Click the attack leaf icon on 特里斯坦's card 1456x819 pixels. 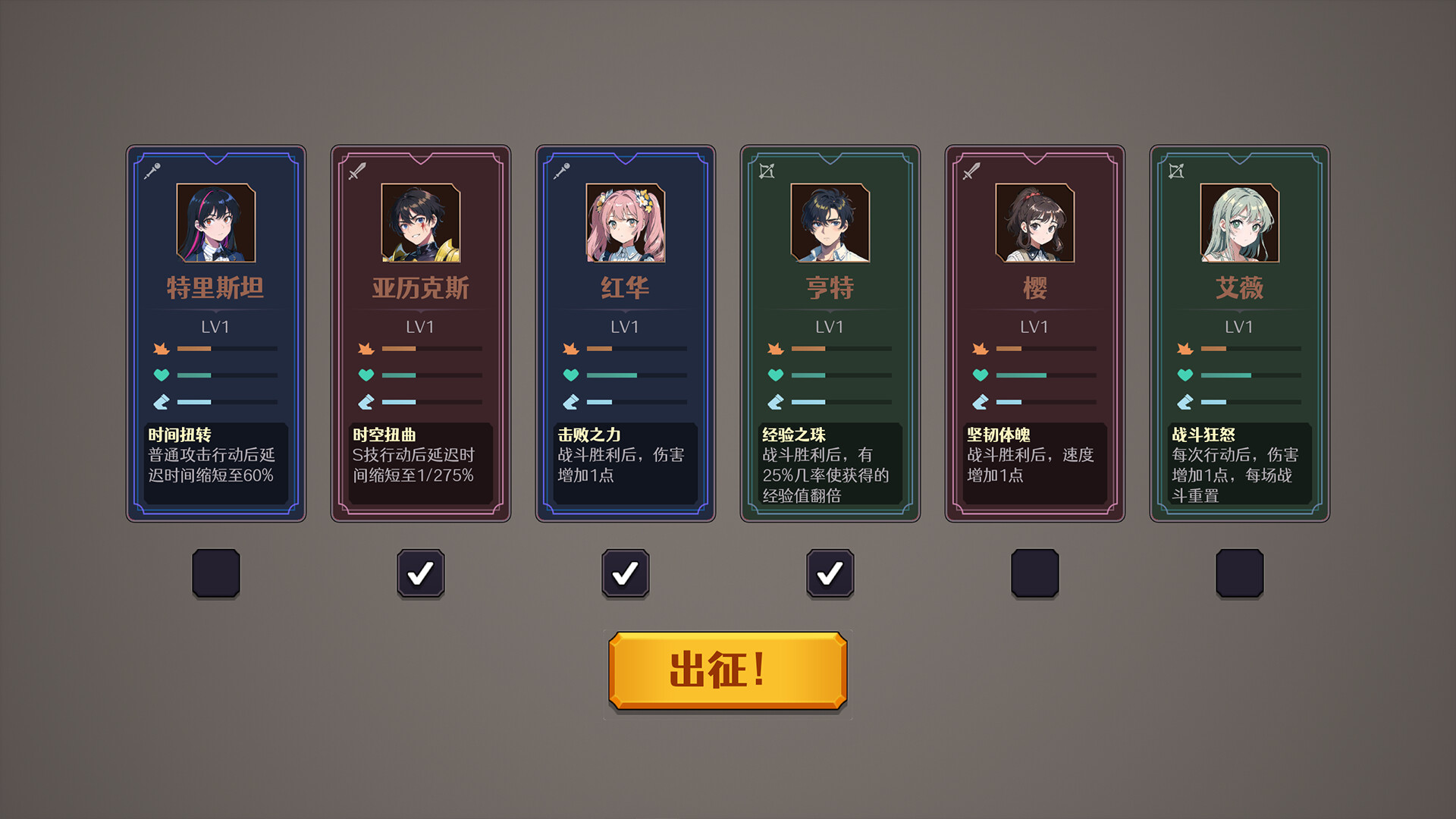[x=159, y=349]
